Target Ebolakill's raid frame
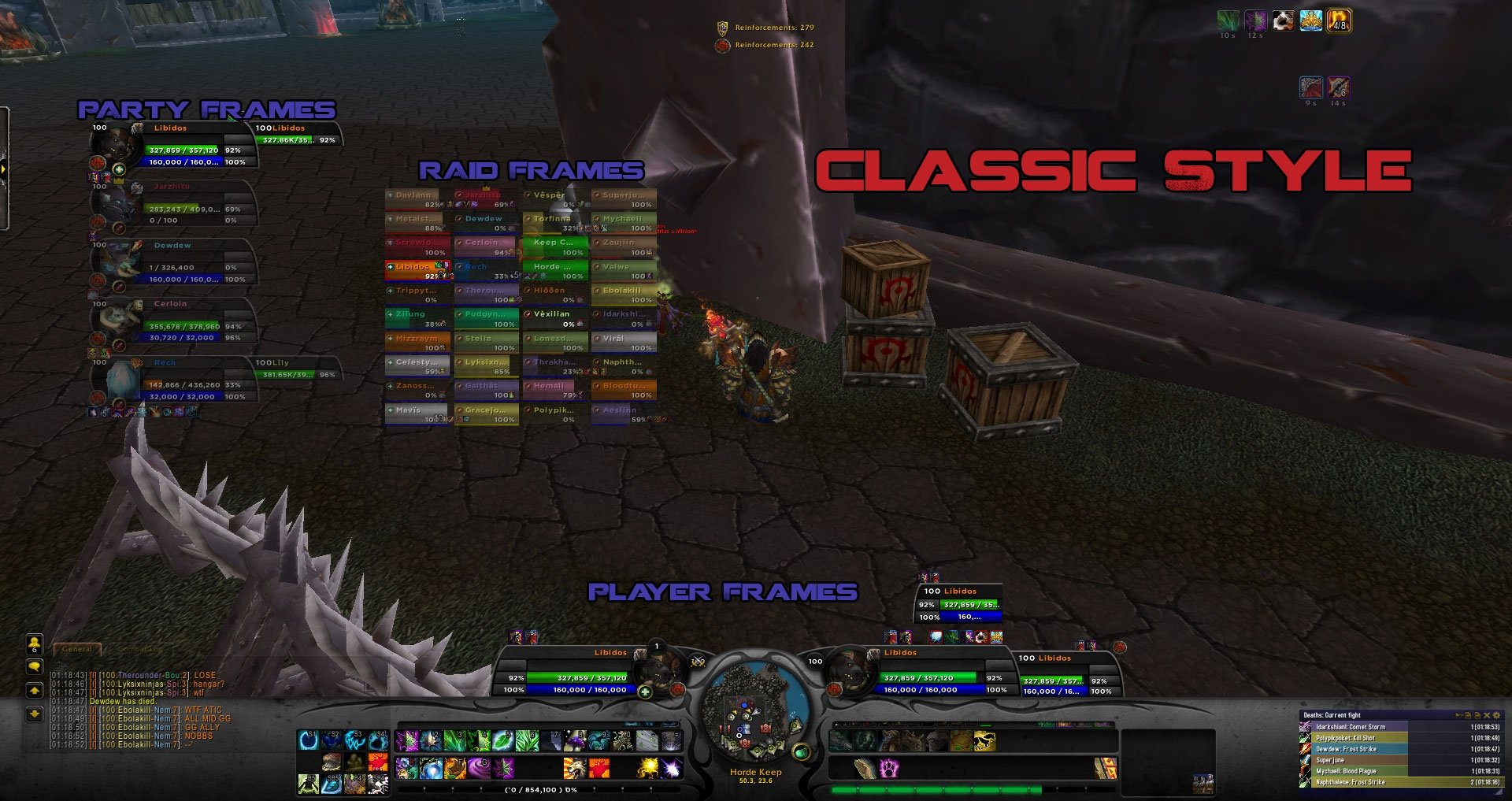The height and width of the screenshot is (801, 1512). pos(624,295)
